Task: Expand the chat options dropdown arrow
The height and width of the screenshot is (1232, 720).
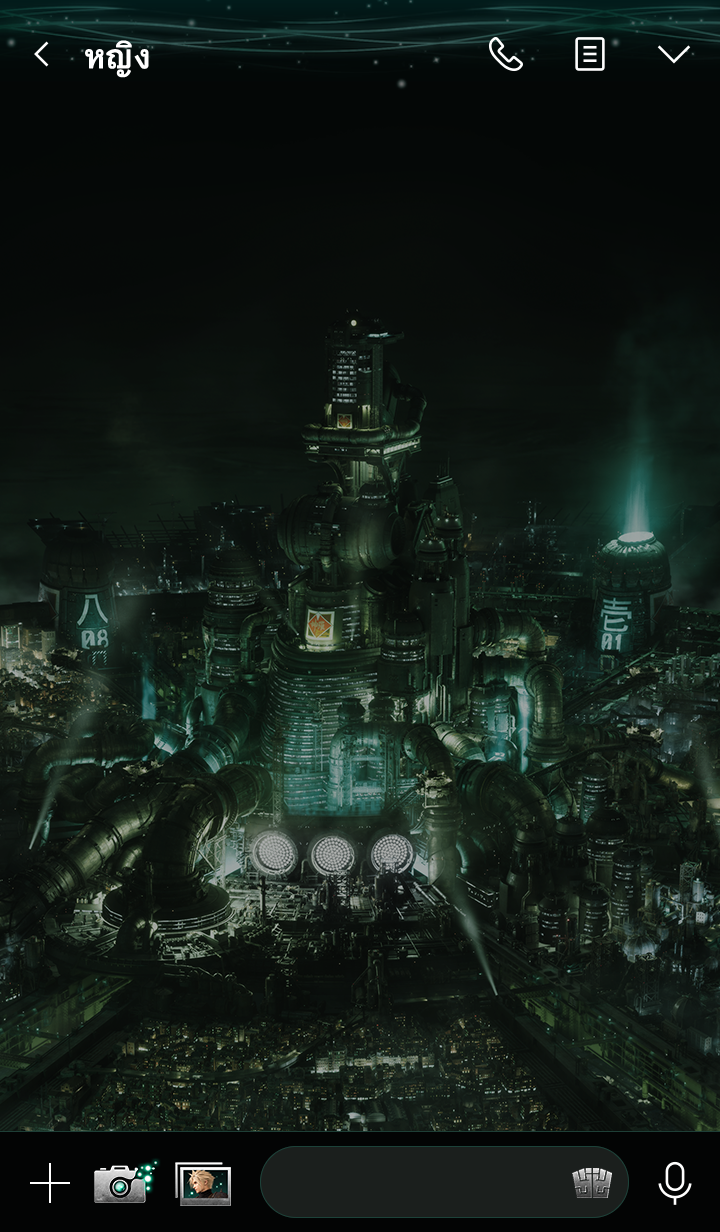Action: tap(673, 55)
